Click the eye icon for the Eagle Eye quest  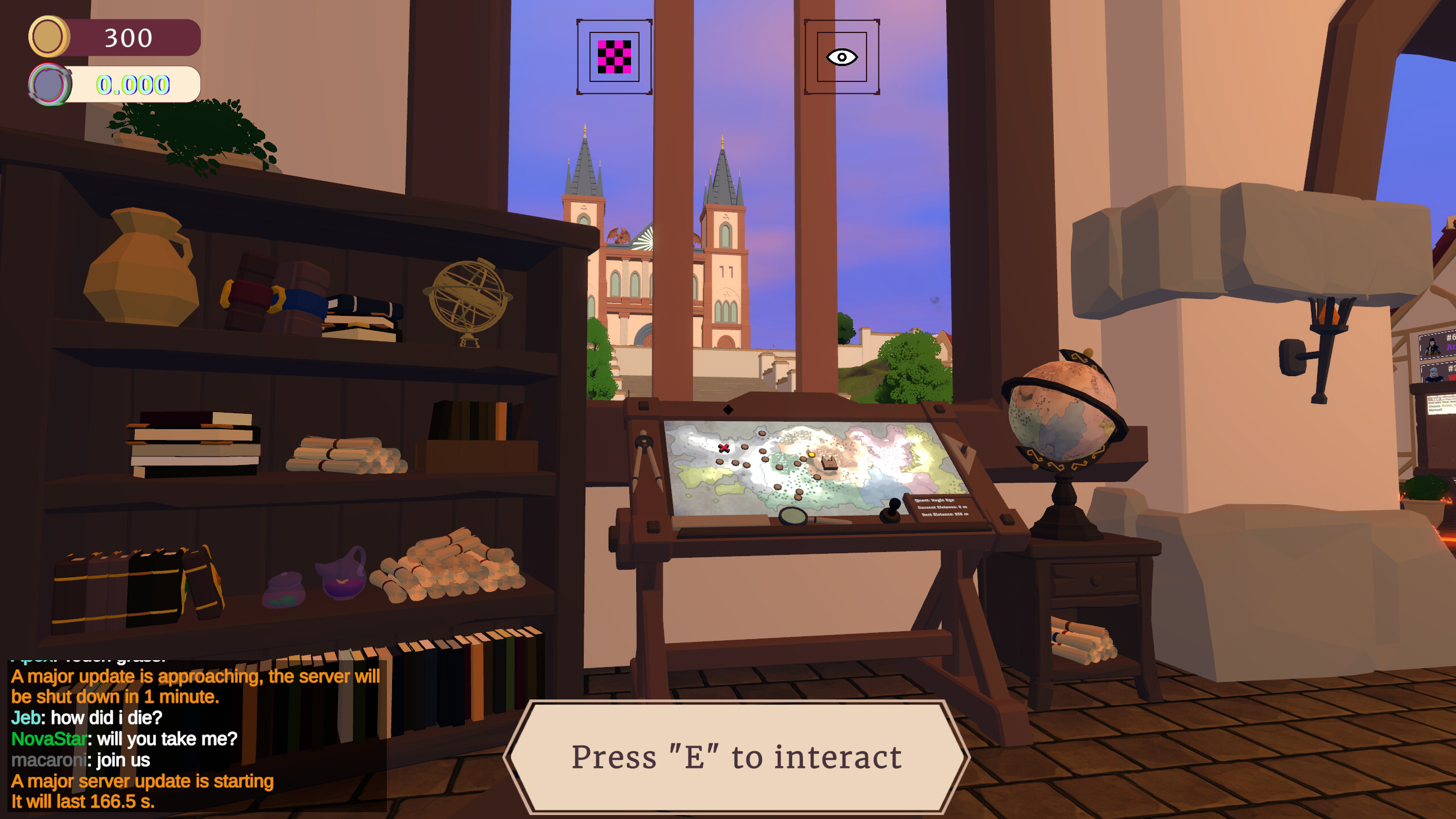point(841,57)
